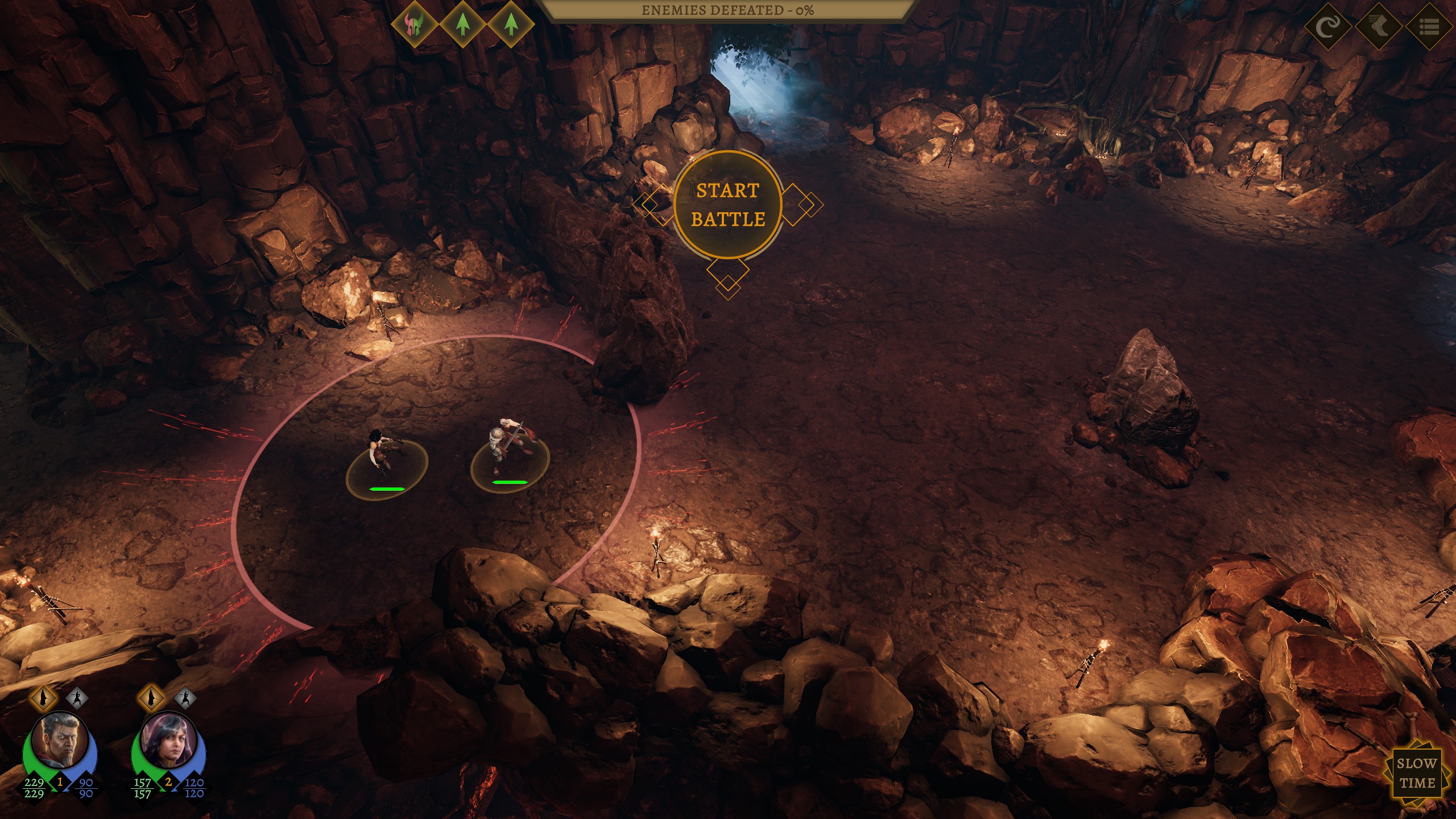Choose standing stance above the bearded hero
1456x819 pixels.
[x=43, y=697]
